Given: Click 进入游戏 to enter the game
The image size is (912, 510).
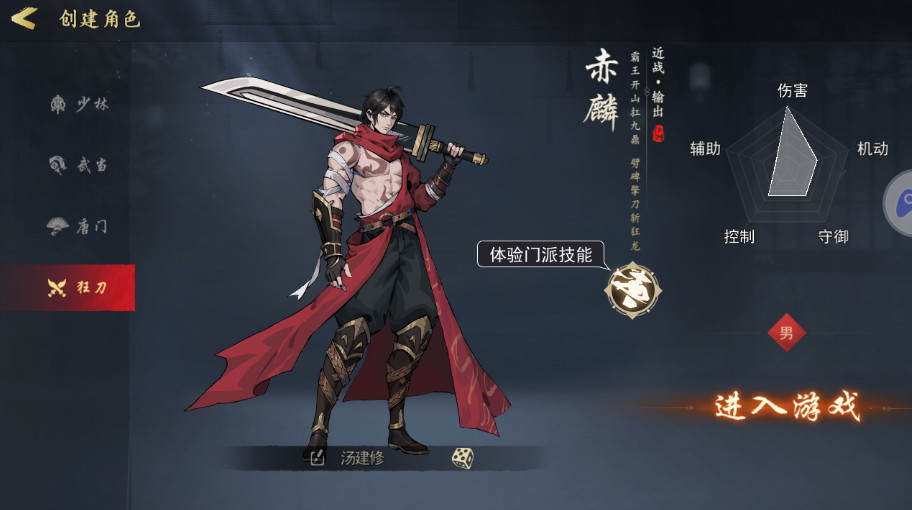Looking at the screenshot, I should [x=787, y=406].
